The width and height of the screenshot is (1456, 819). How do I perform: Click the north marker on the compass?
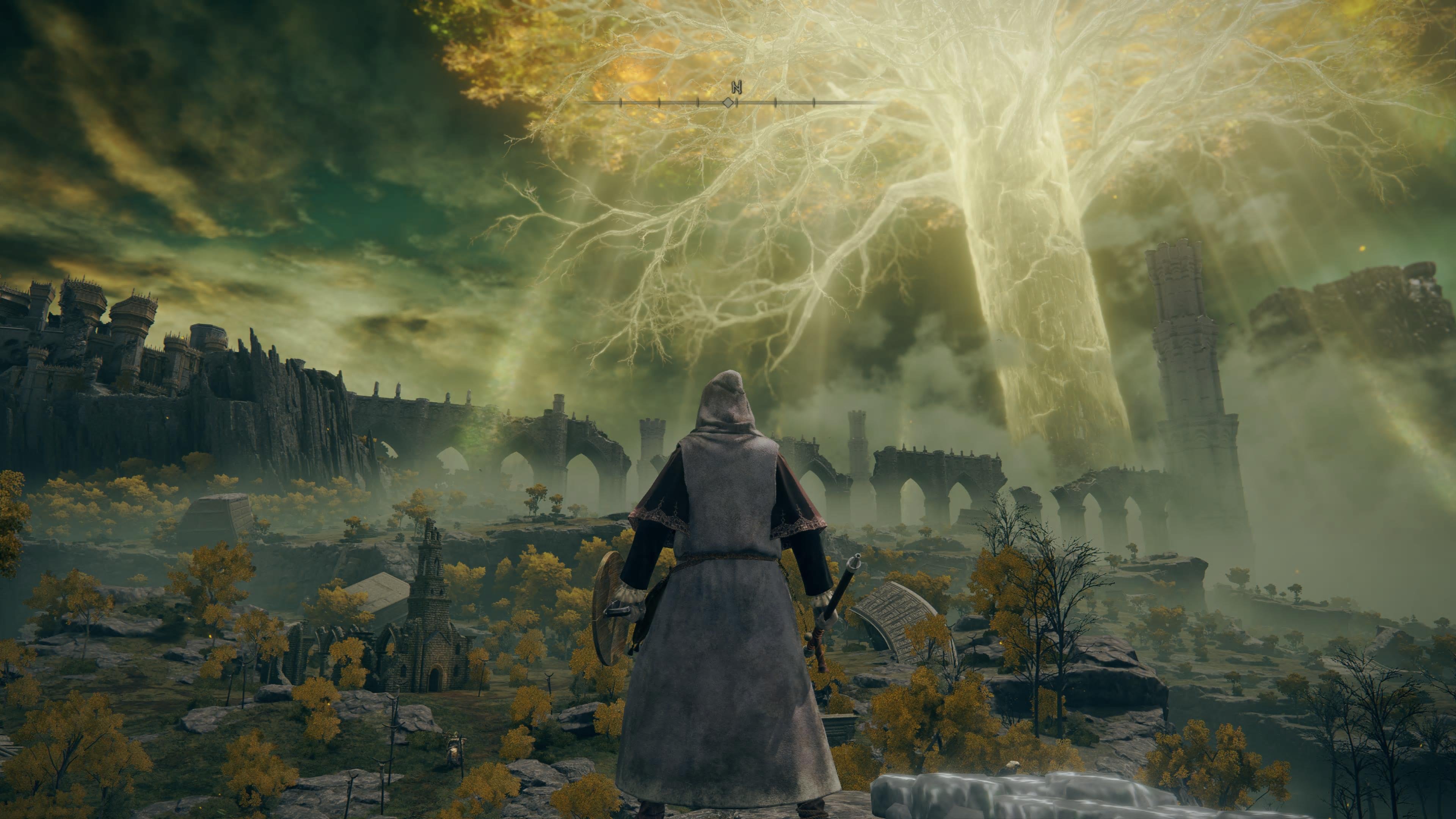click(736, 87)
